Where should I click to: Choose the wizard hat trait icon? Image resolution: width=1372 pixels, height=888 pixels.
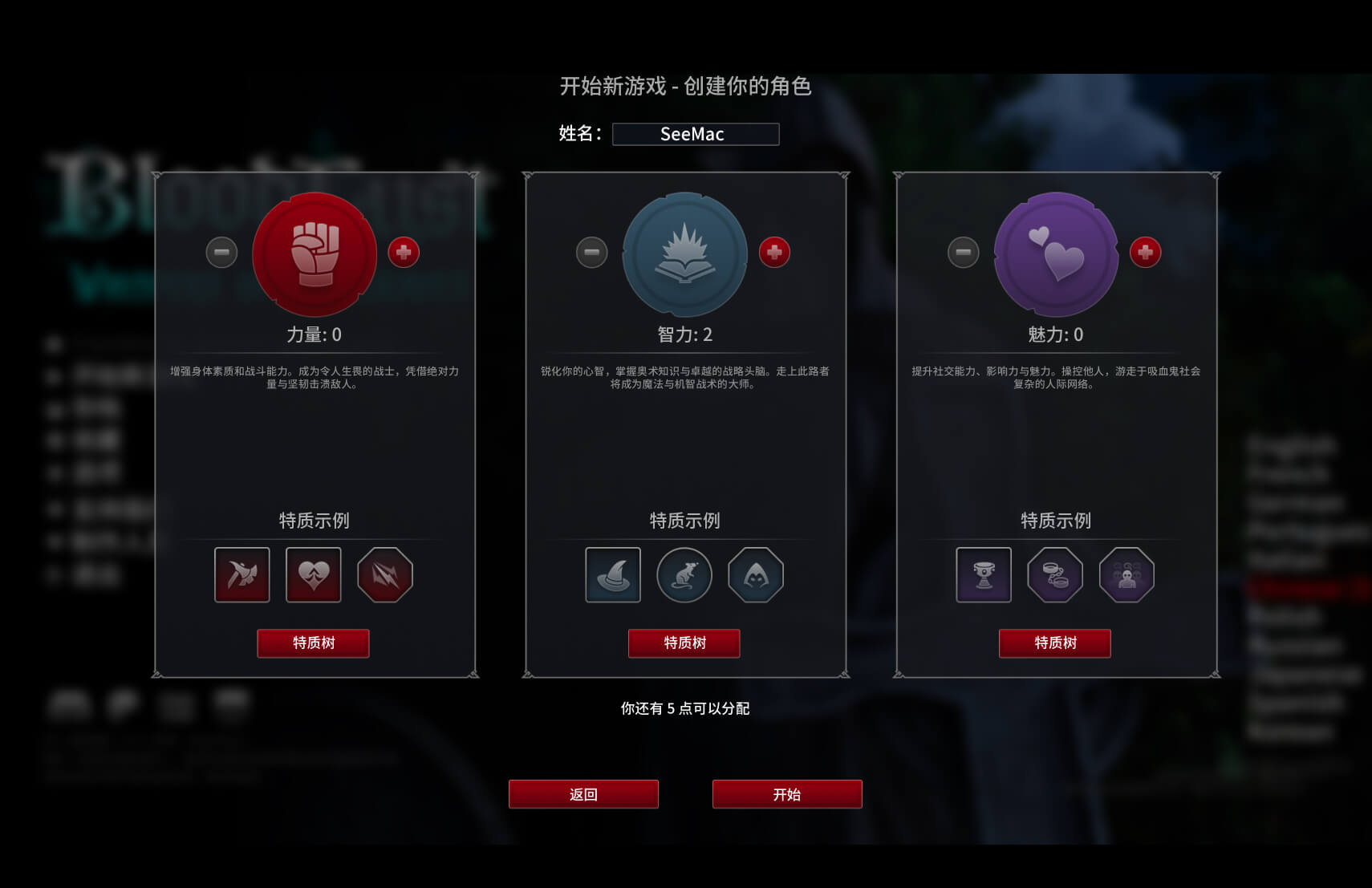pyautogui.click(x=613, y=574)
